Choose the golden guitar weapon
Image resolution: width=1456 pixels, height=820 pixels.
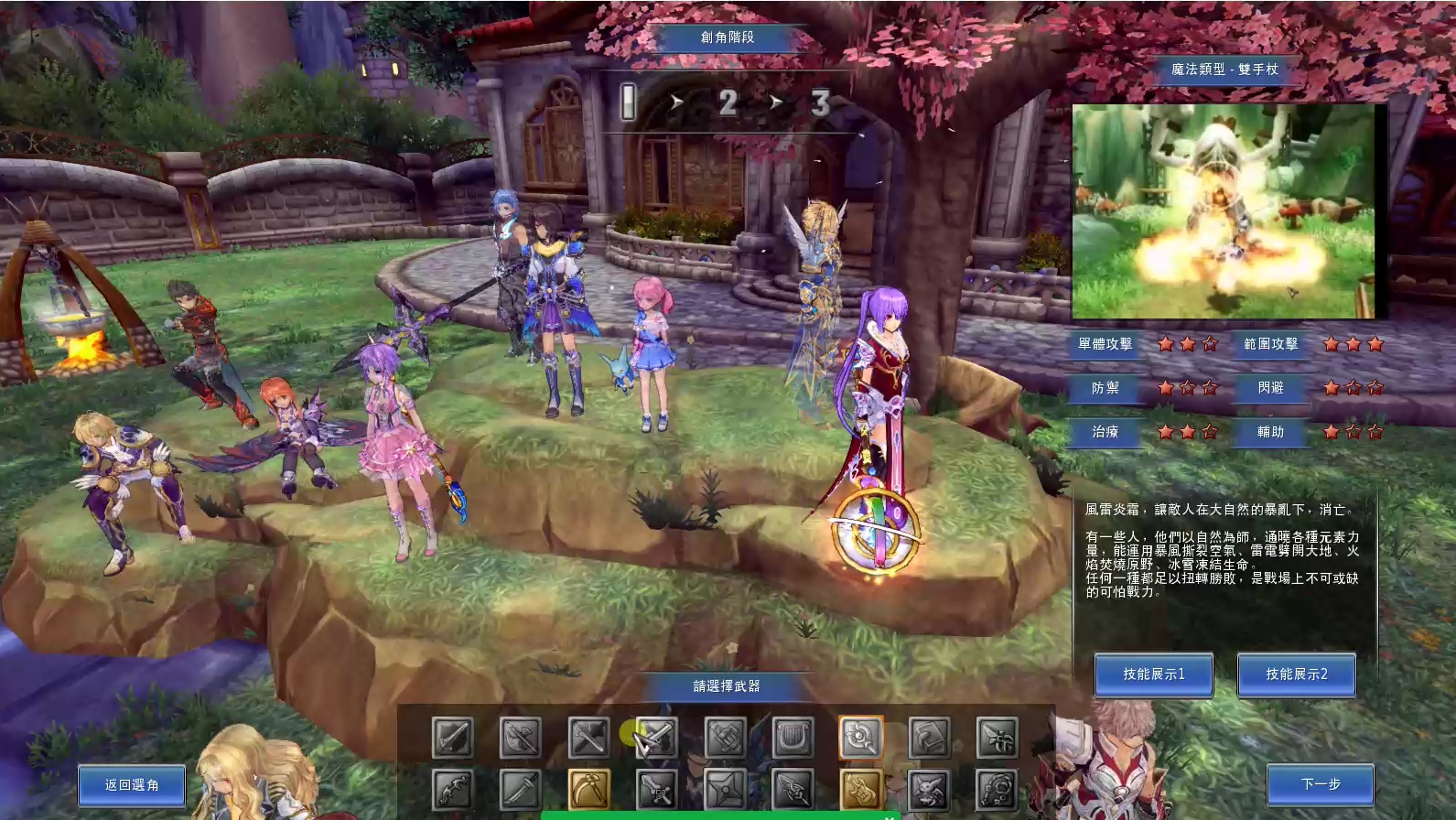(860, 790)
